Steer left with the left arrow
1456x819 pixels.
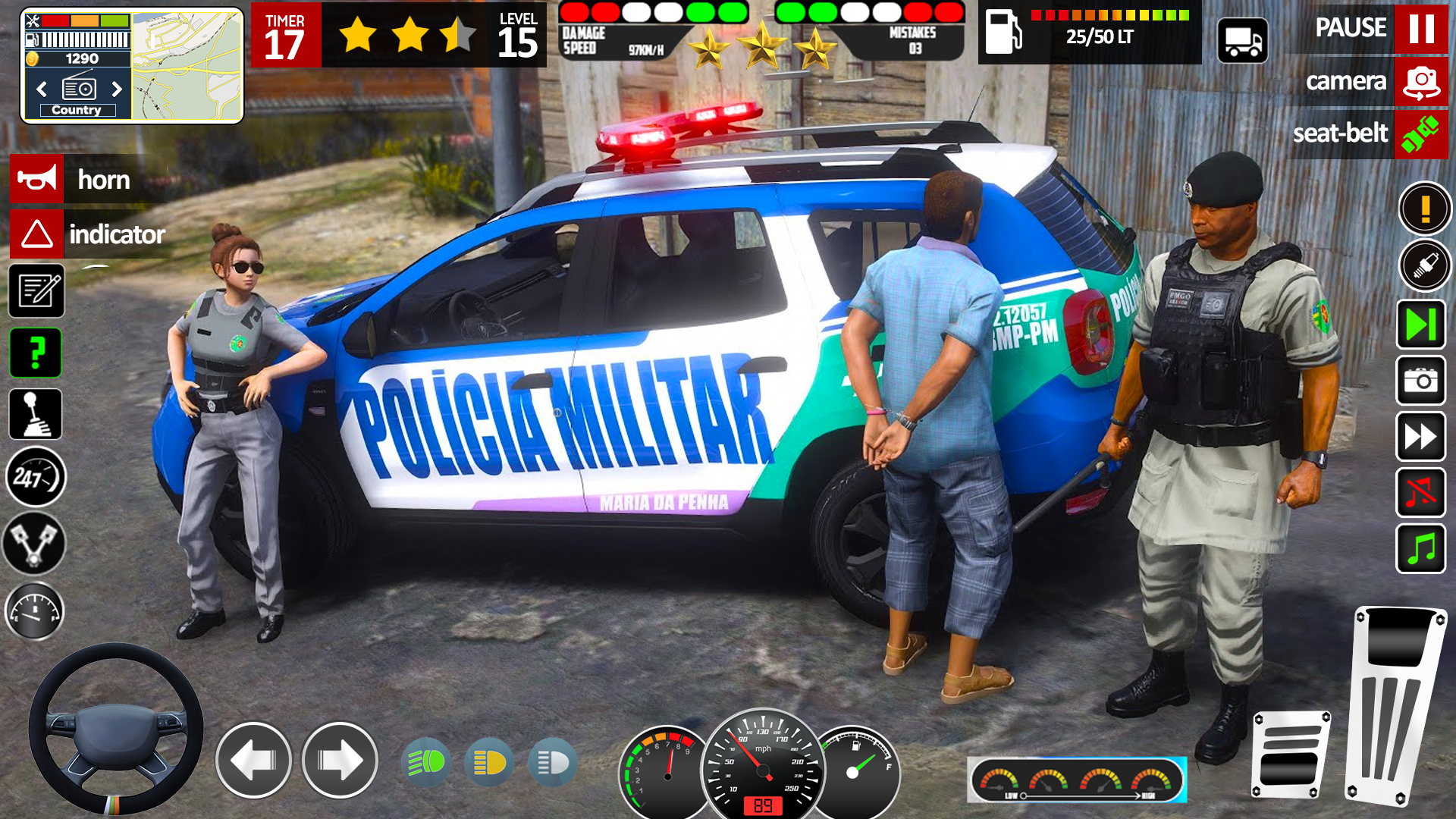253,760
